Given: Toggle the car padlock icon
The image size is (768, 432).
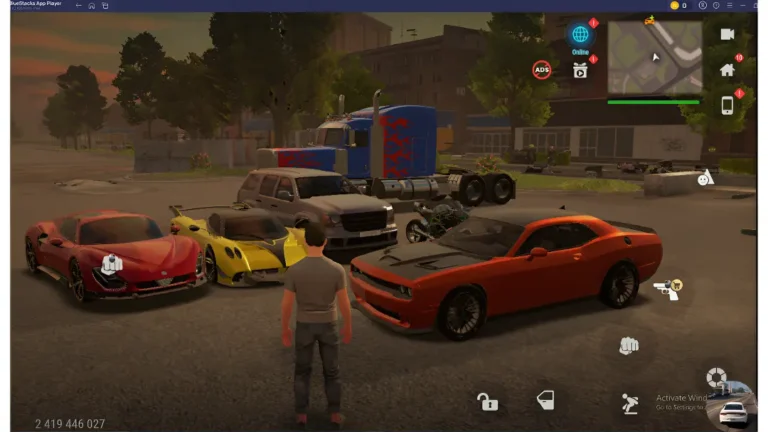Looking at the screenshot, I should click(x=487, y=402).
